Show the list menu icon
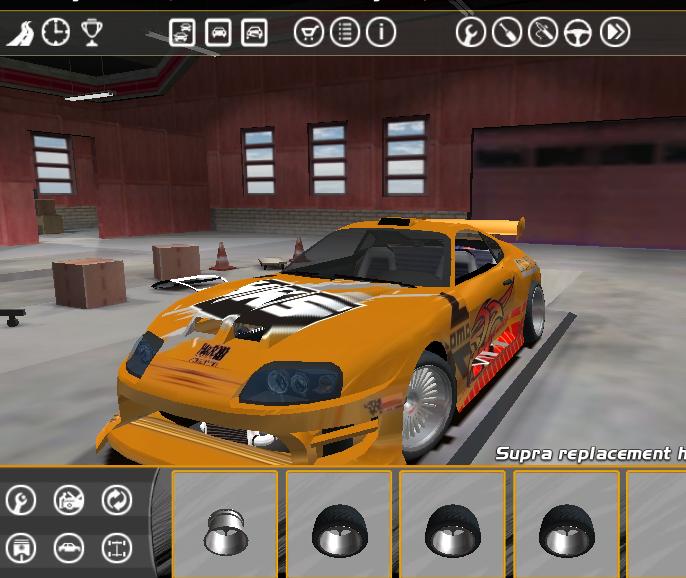 click(x=345, y=32)
